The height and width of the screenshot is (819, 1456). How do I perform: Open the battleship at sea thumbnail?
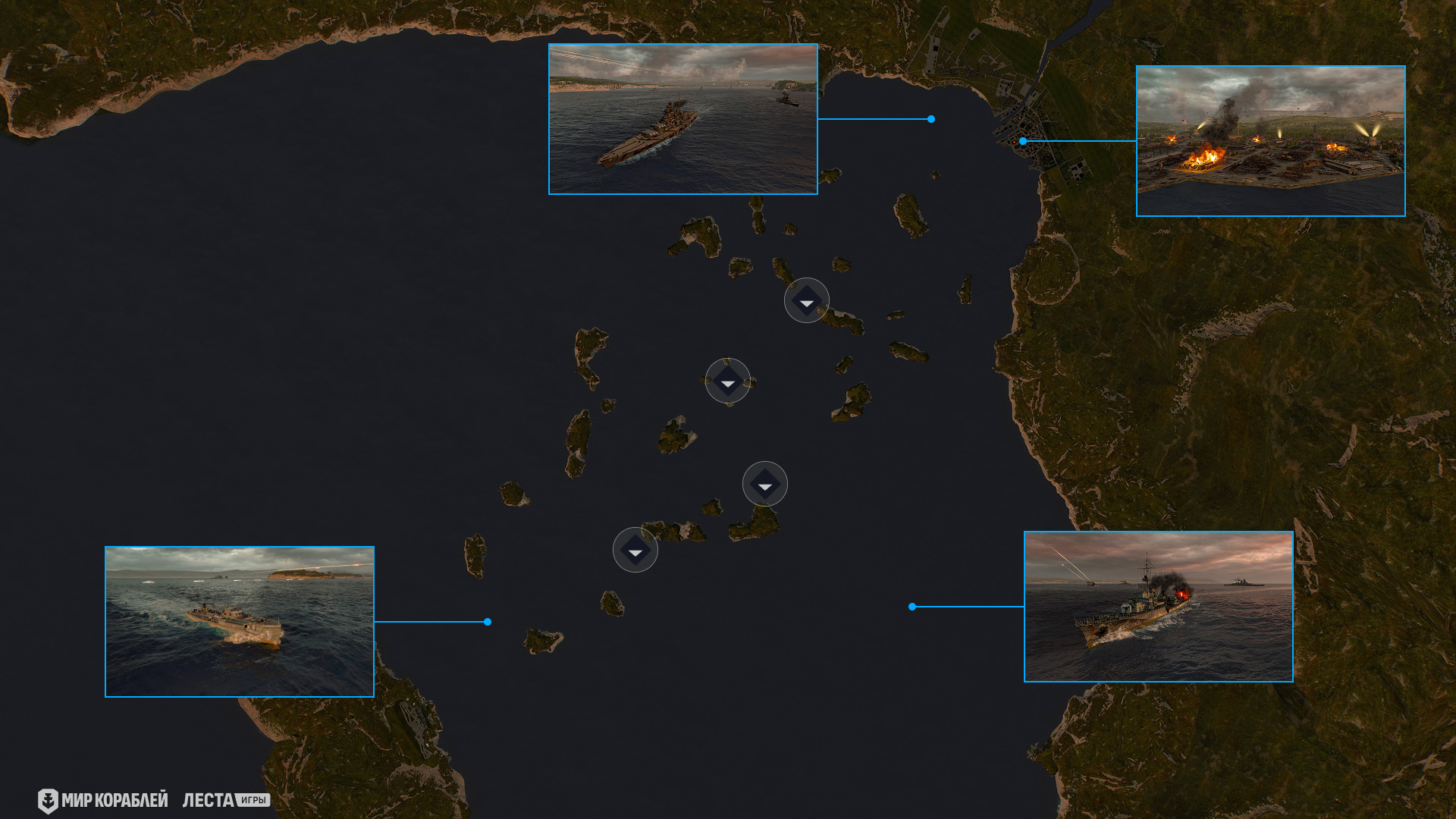pyautogui.click(x=682, y=119)
